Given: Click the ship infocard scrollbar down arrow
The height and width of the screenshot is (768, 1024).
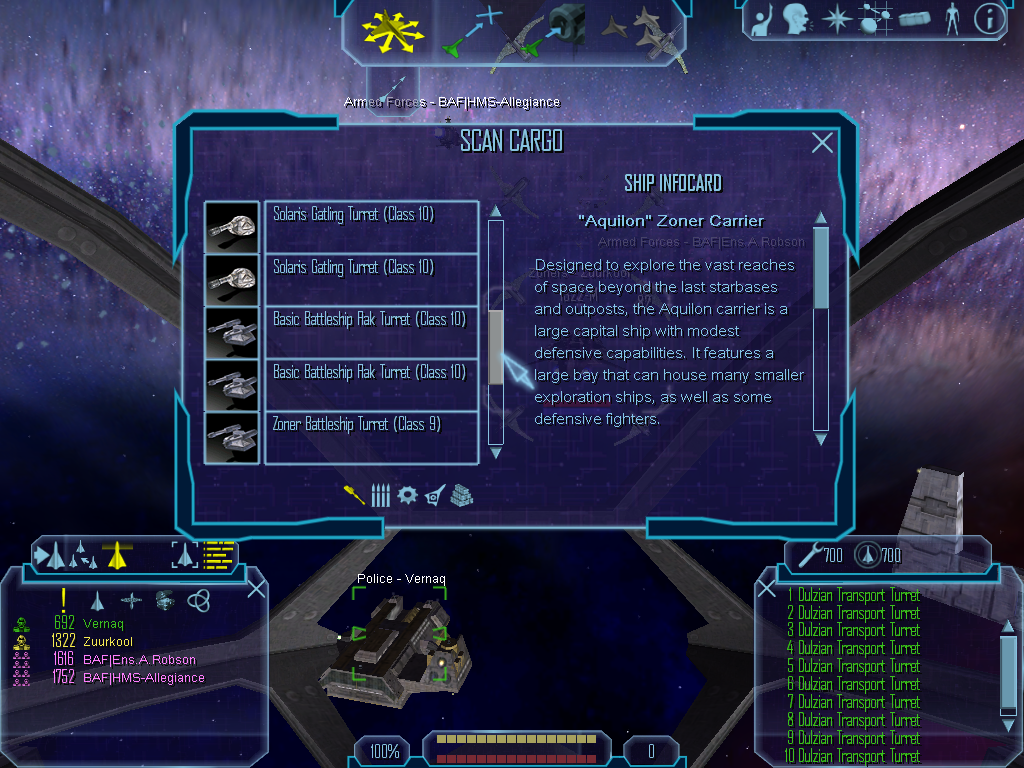Looking at the screenshot, I should (x=821, y=438).
